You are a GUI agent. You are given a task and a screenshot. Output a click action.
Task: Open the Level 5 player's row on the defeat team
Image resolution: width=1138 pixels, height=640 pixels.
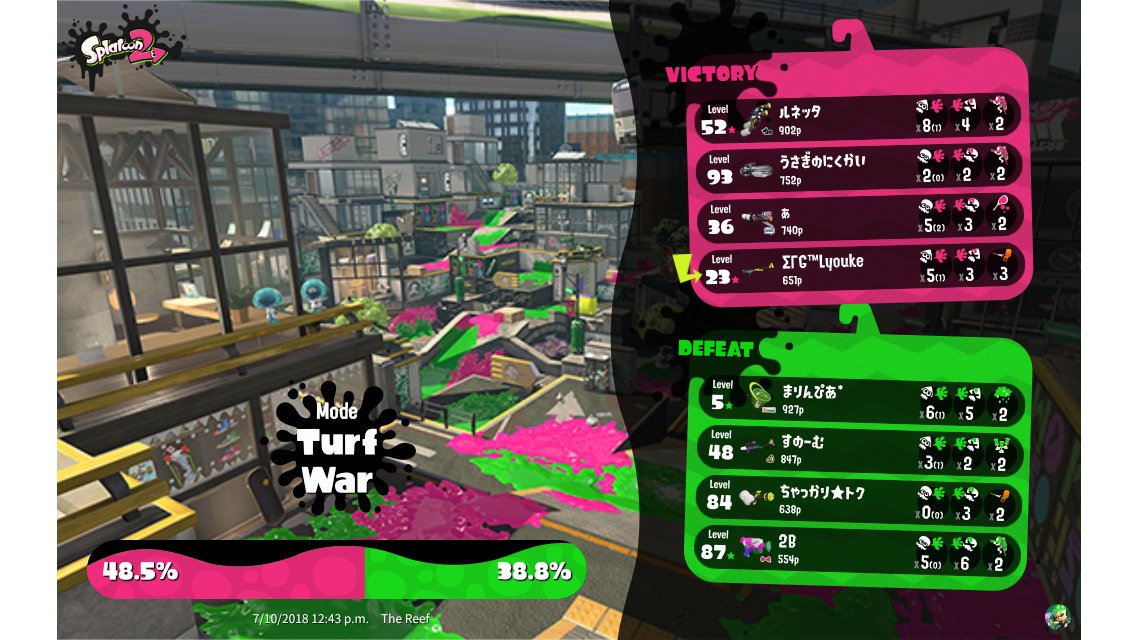(858, 398)
